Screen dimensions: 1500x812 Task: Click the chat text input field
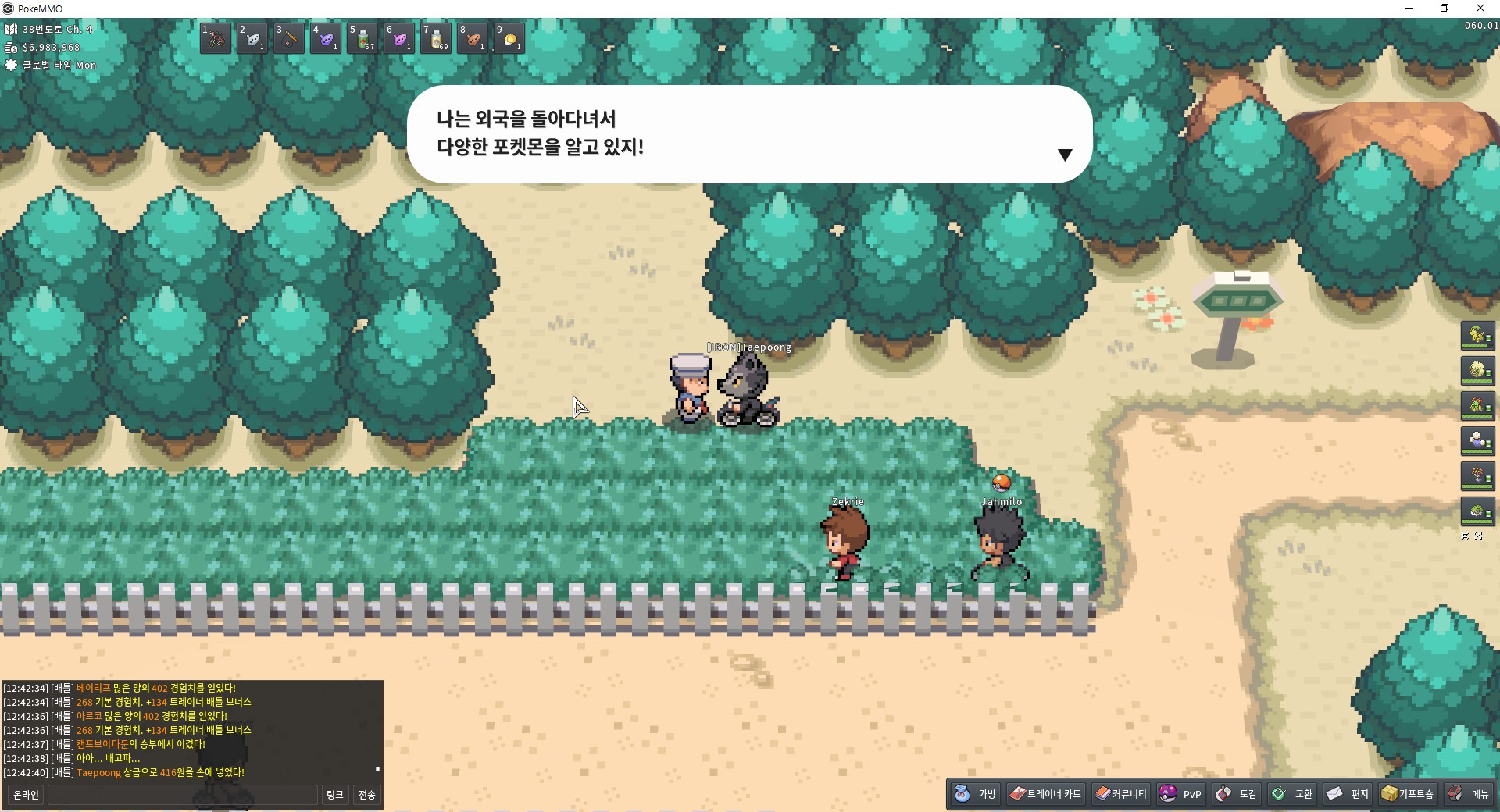click(x=183, y=795)
